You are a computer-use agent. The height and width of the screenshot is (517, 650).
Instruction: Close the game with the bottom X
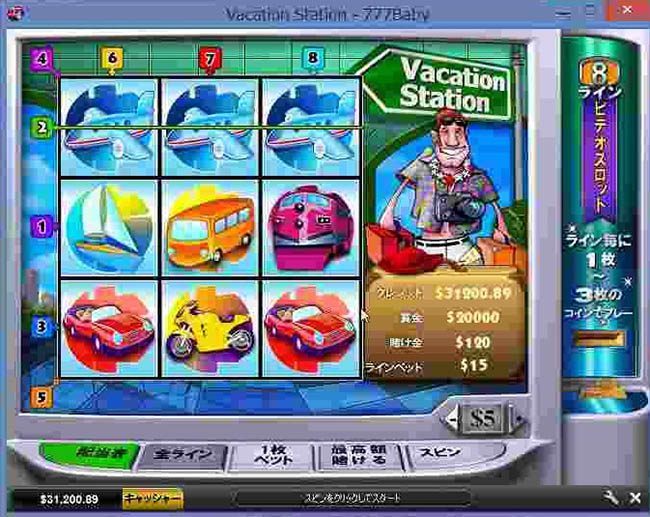635,497
